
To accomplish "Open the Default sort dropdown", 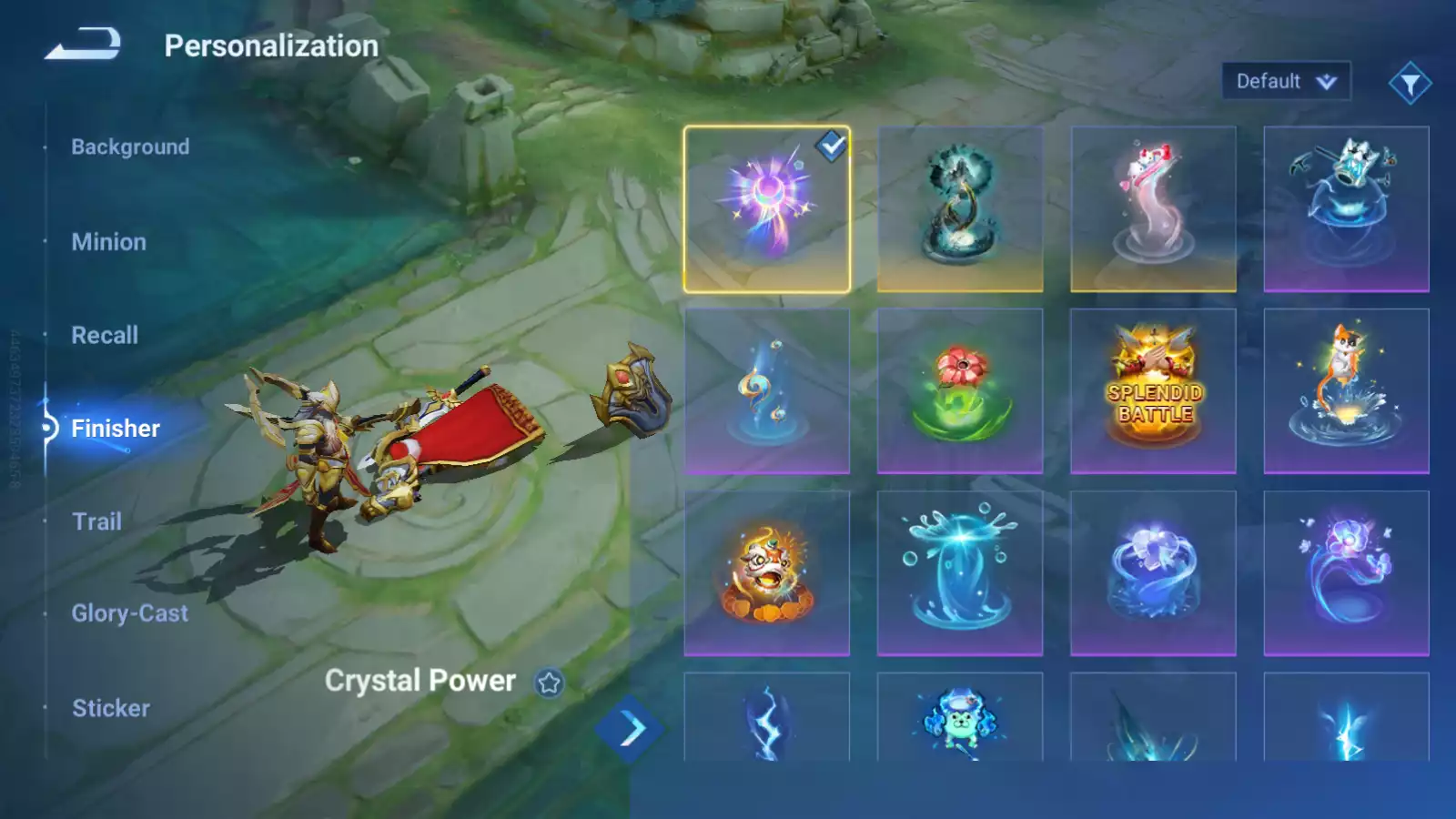I will click(1285, 82).
